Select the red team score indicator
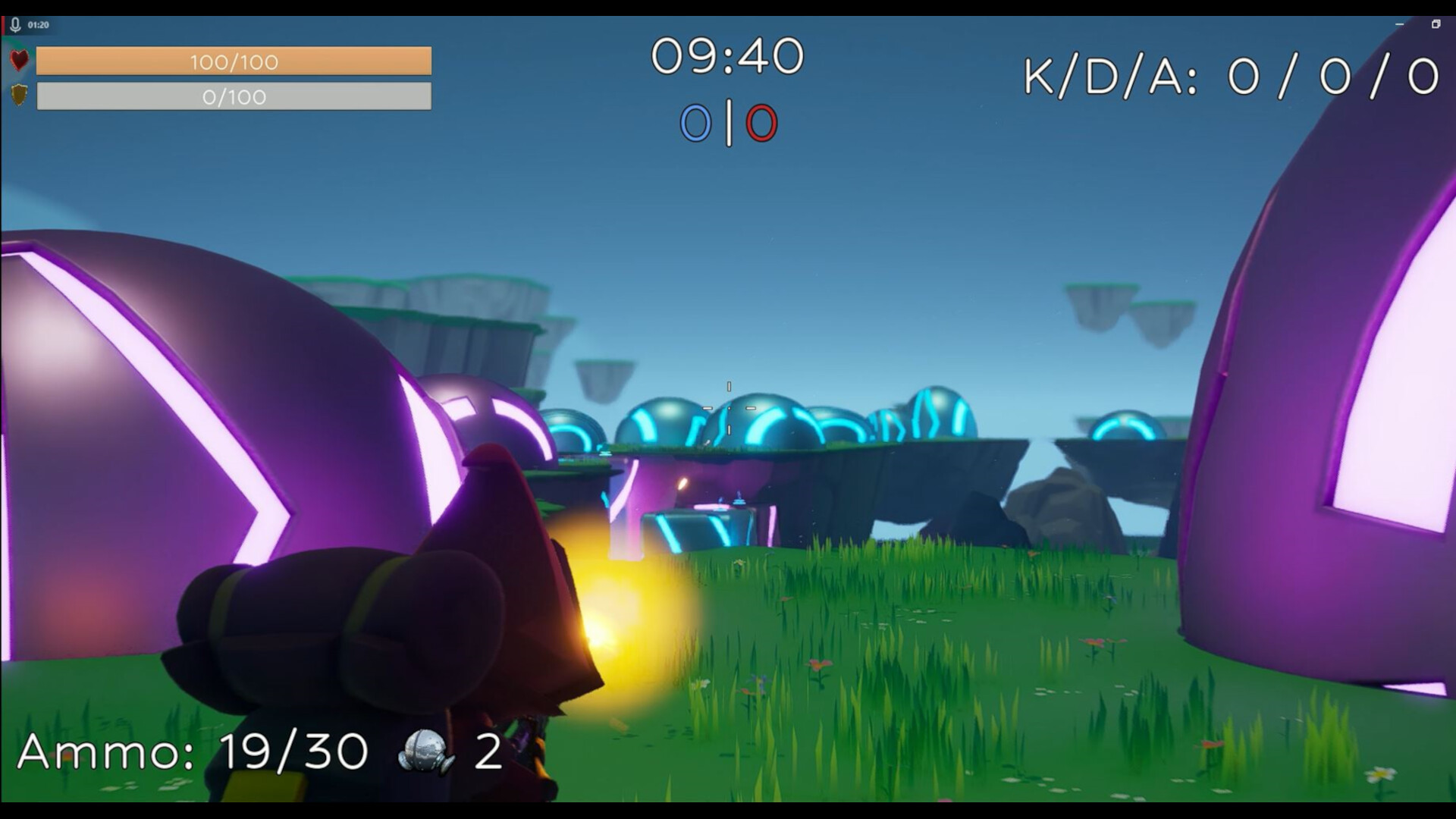Screen dimensions: 1456x819 (762, 121)
